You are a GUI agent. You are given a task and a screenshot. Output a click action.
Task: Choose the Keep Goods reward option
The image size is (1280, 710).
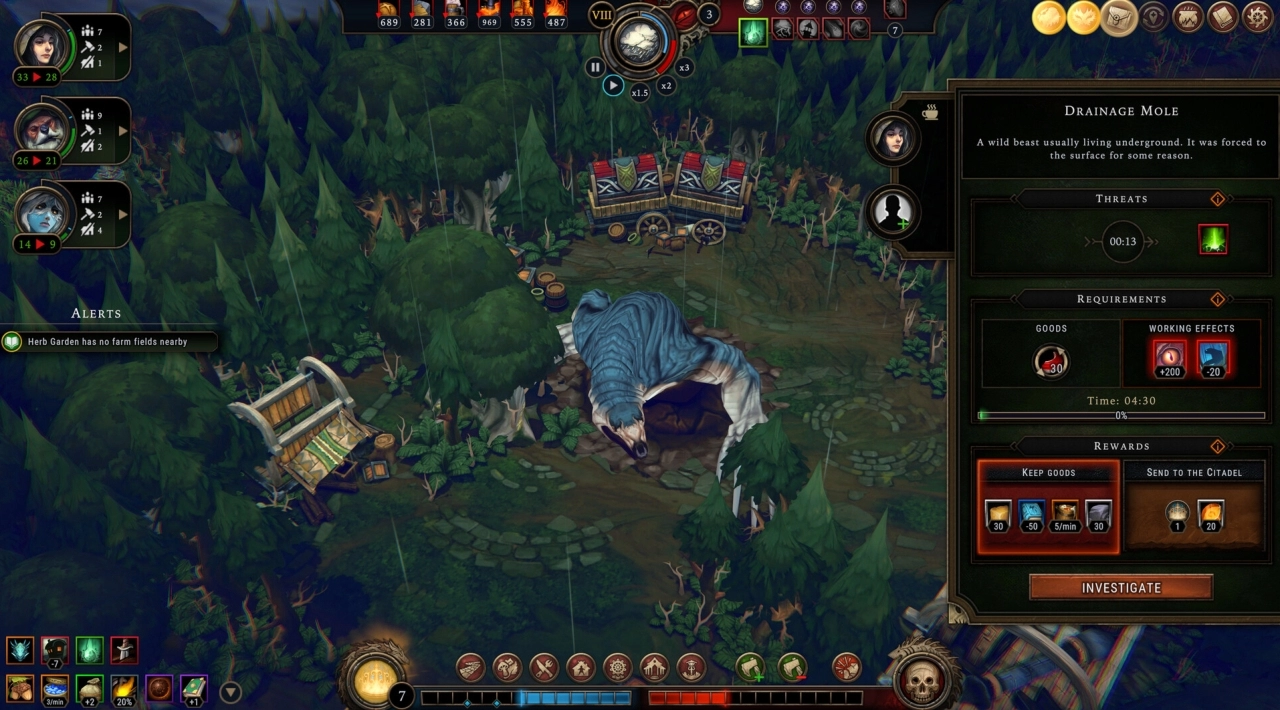[1048, 507]
